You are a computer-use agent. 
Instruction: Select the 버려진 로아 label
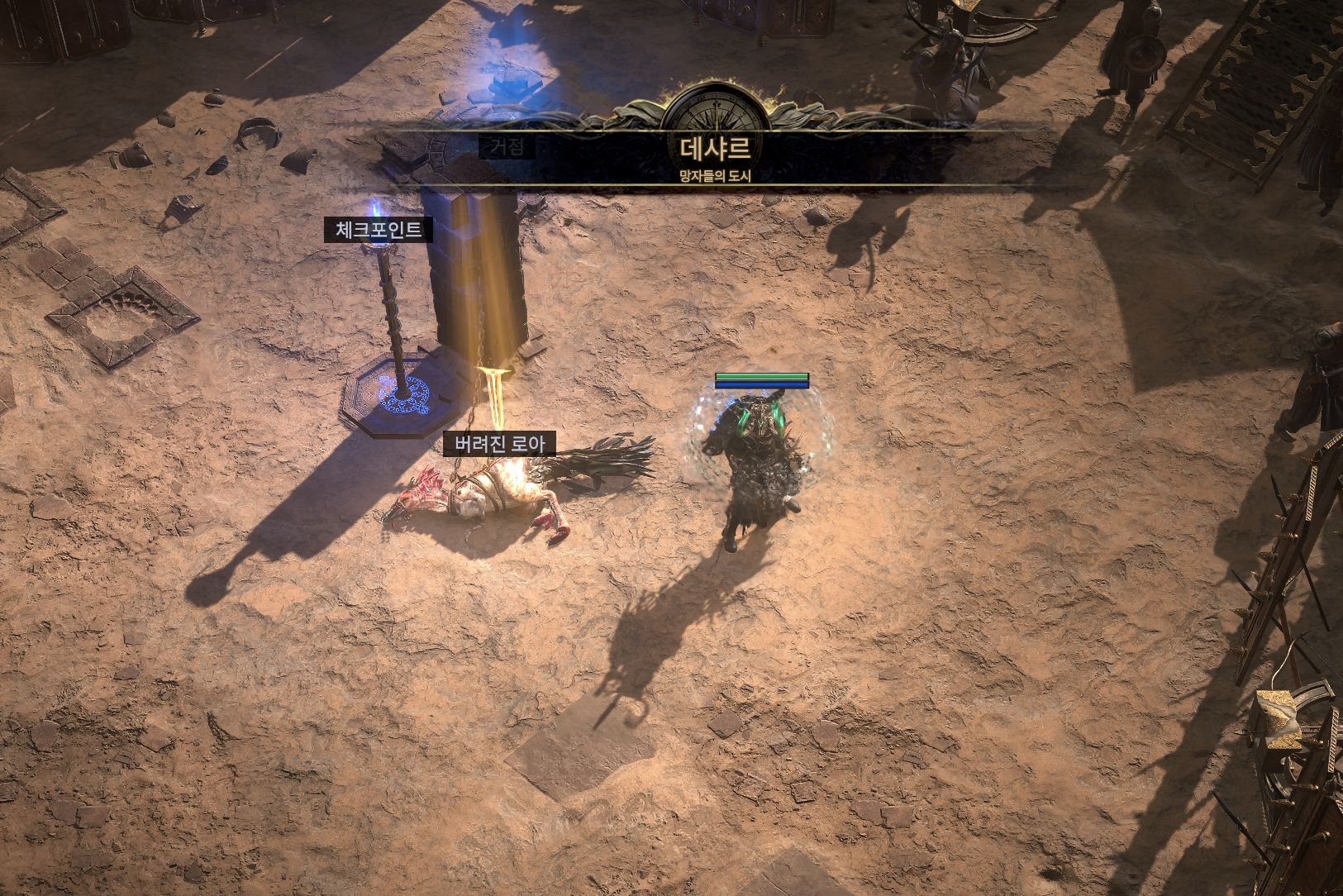(500, 444)
